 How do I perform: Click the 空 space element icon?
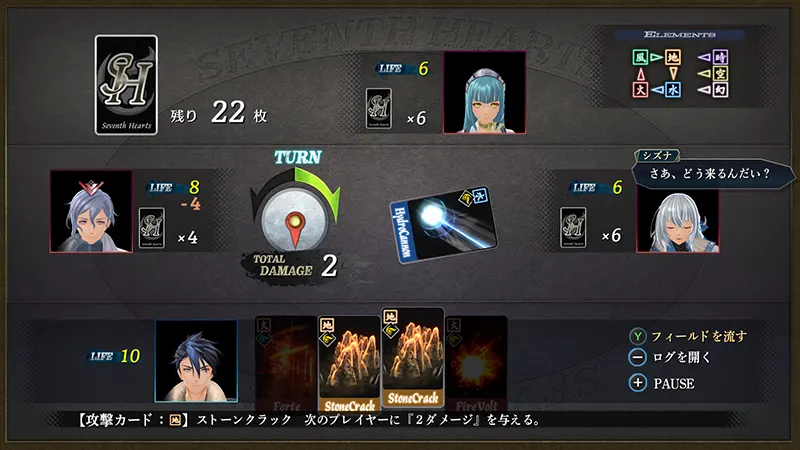pos(720,73)
